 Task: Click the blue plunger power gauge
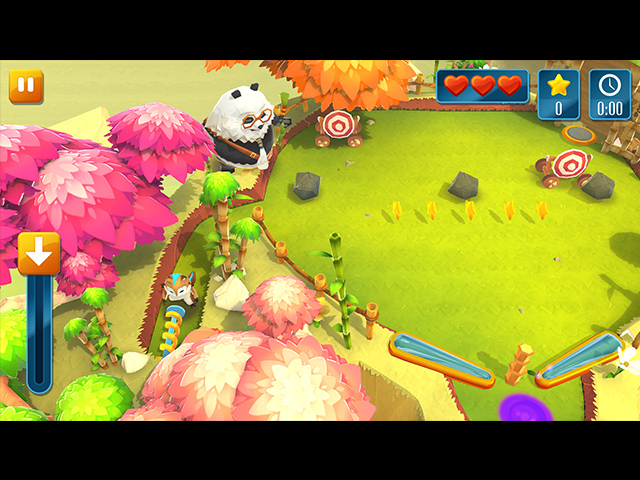(x=39, y=333)
